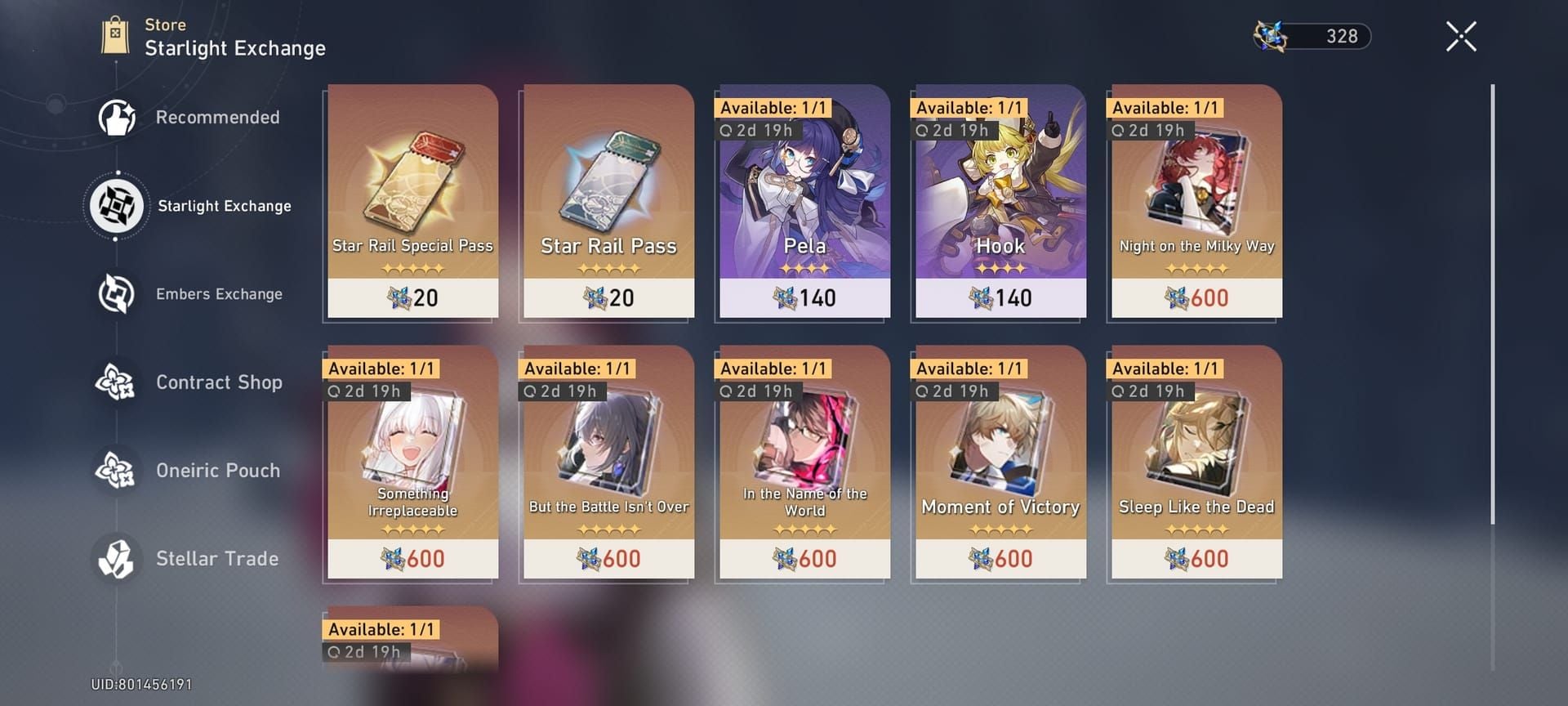
Task: Select In the Name of the World card
Action: 803,463
